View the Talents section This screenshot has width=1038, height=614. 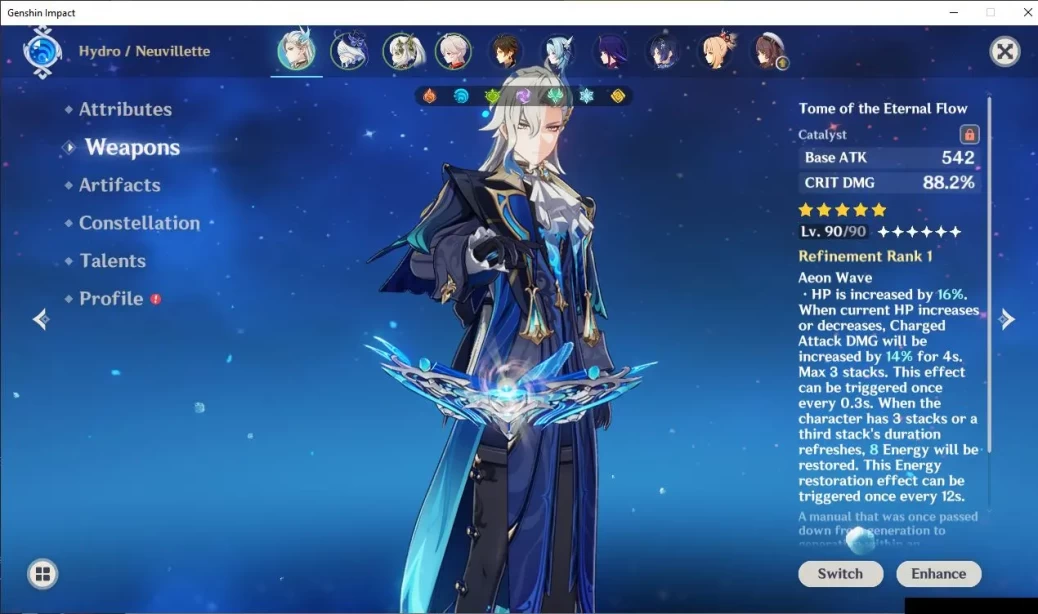click(112, 261)
